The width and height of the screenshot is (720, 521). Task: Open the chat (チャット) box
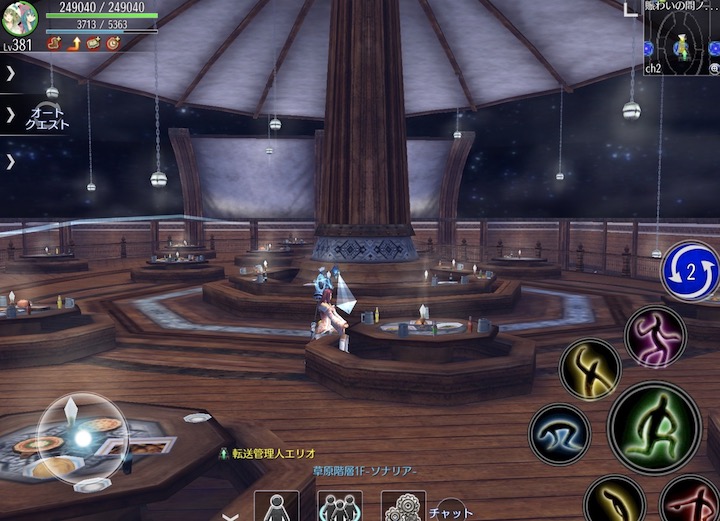point(451,511)
